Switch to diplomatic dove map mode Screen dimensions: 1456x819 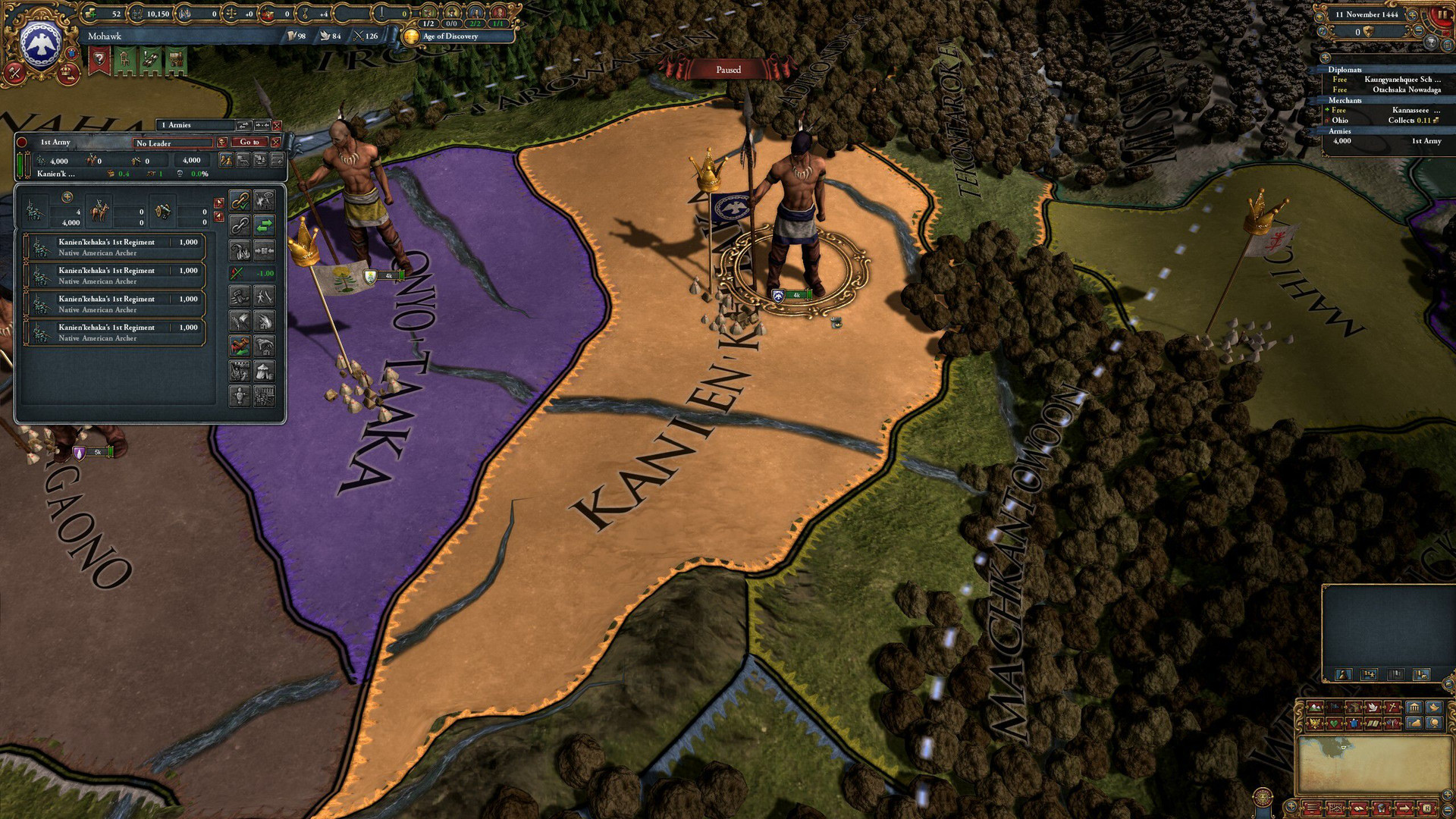pos(1373,708)
